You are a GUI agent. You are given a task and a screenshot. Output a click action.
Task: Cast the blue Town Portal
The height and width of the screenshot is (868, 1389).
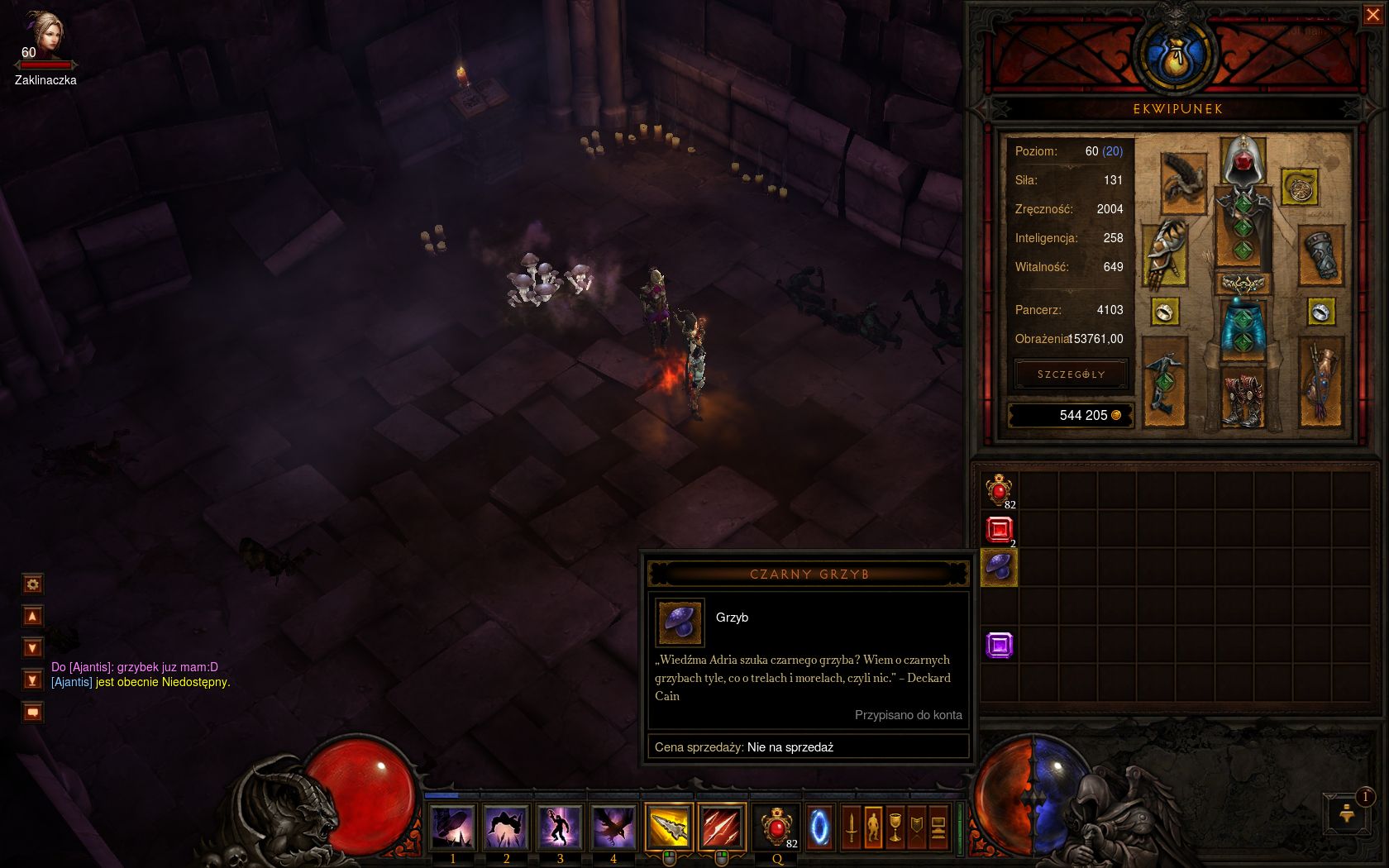click(x=819, y=827)
